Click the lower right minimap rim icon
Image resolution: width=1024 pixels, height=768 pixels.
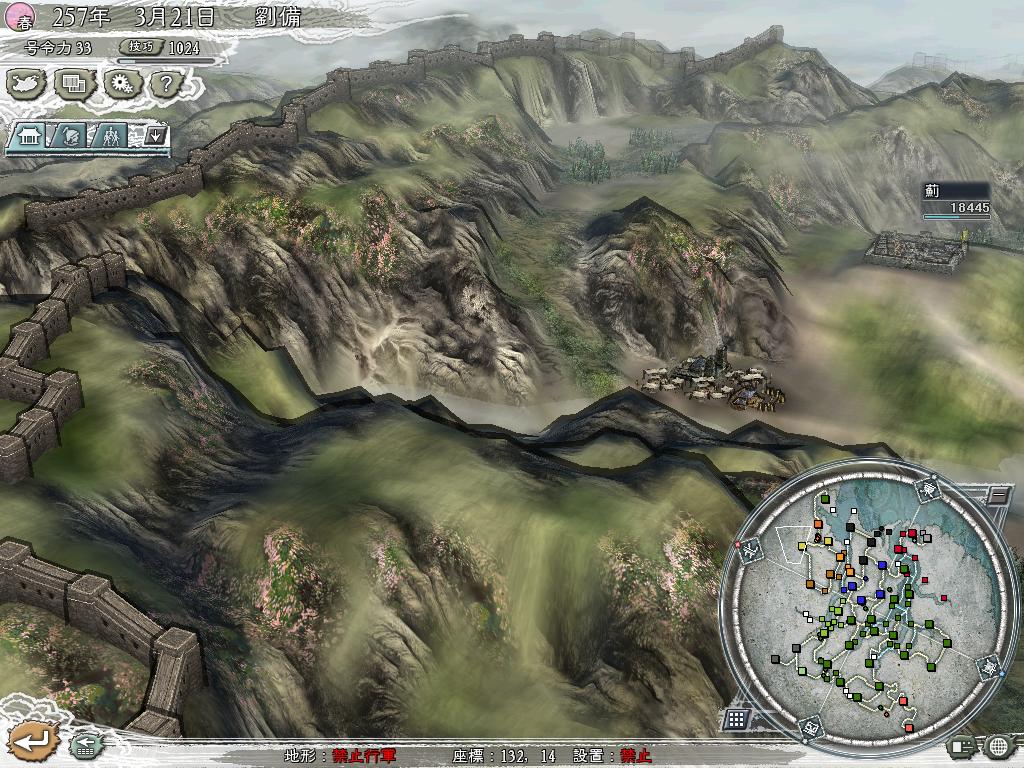coord(986,666)
